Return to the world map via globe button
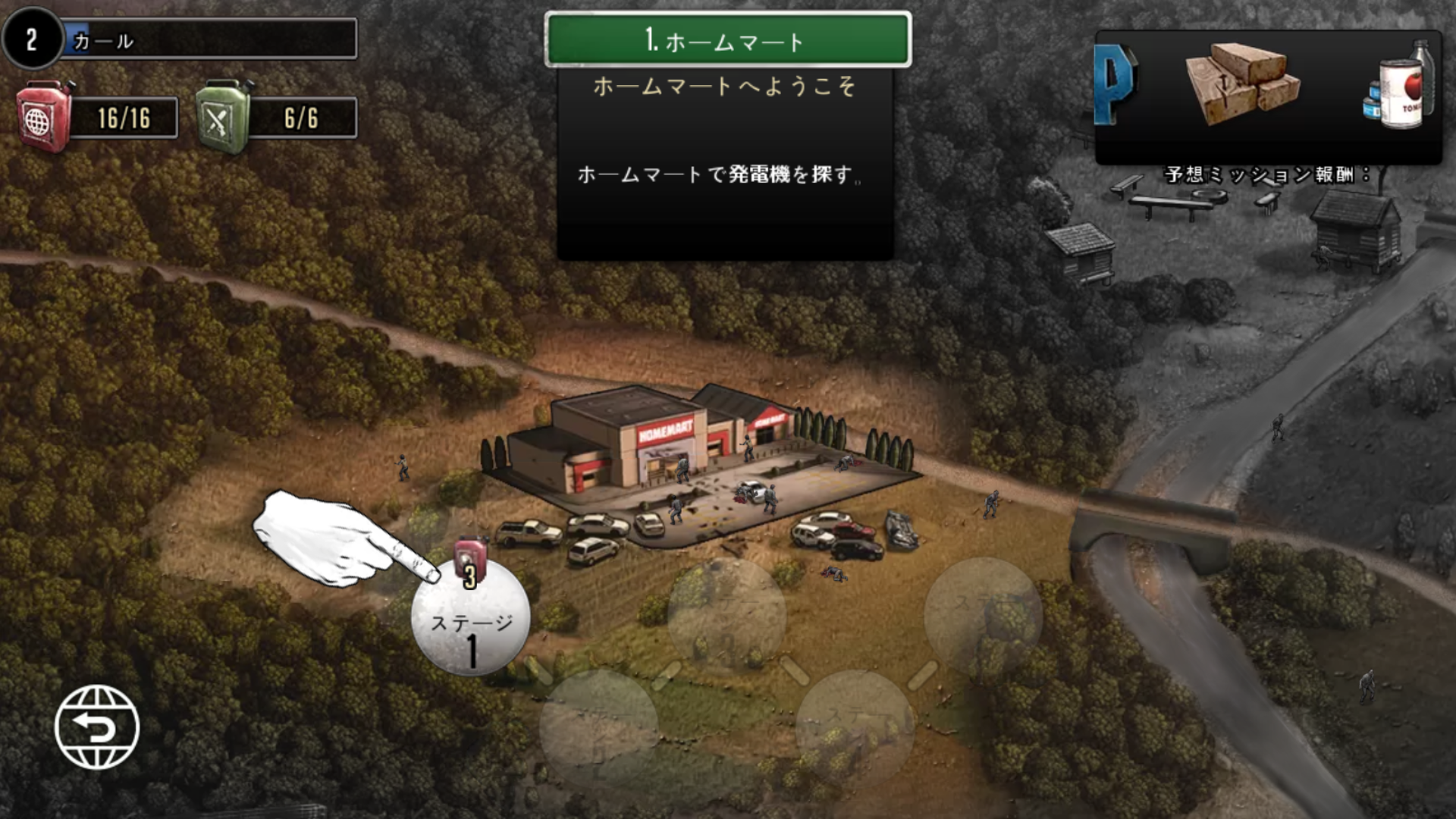The height and width of the screenshot is (819, 1456). pos(97,726)
